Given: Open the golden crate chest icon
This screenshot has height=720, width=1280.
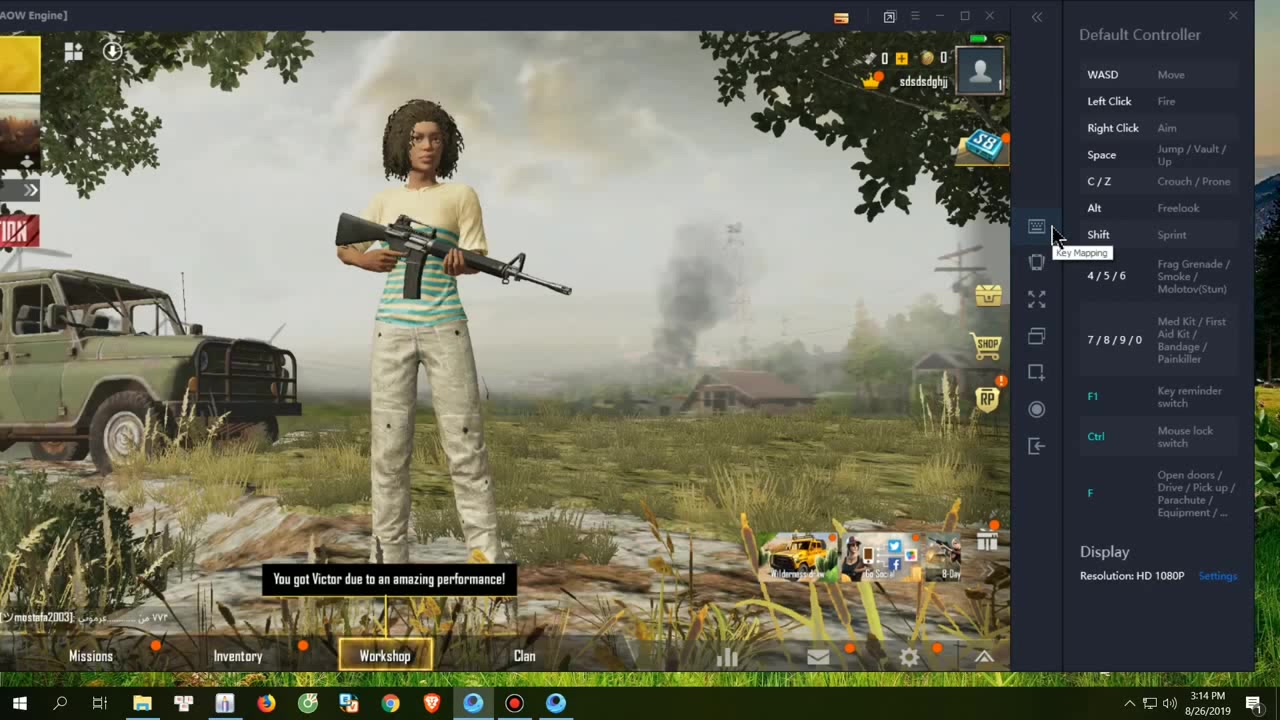Looking at the screenshot, I should [988, 295].
